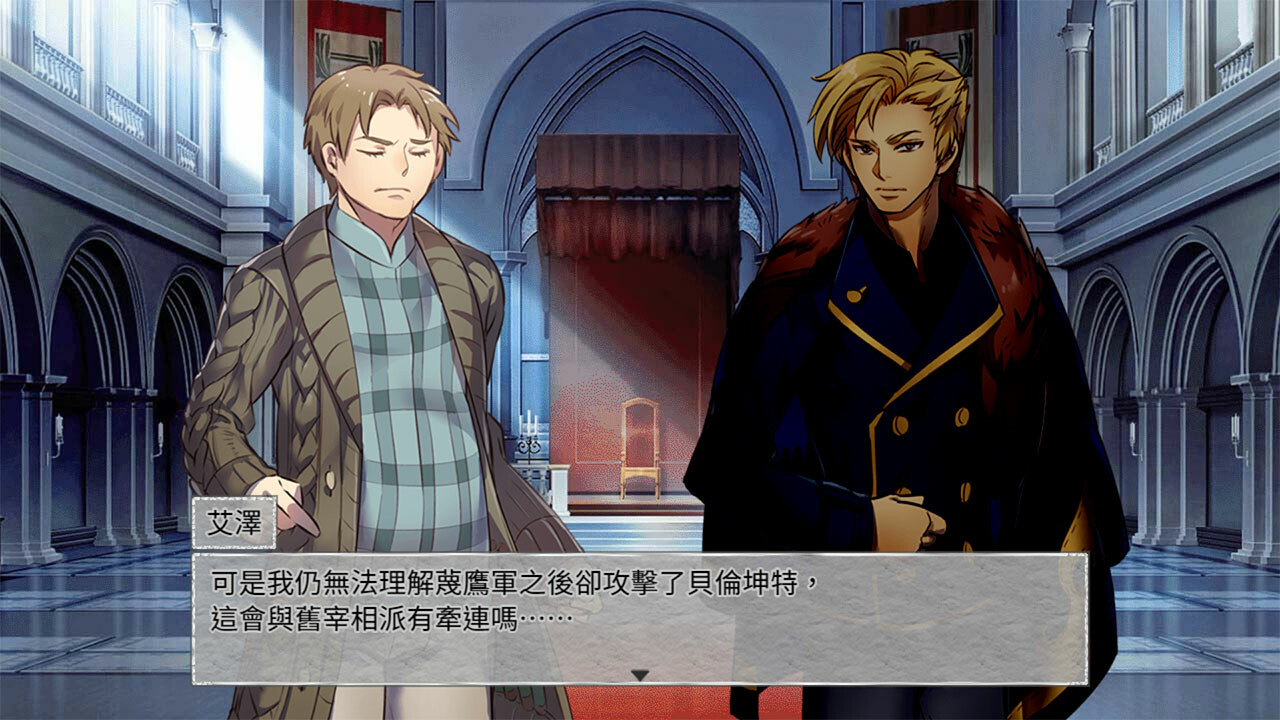Click the name box above the text window
This screenshot has height=720, width=1280.
point(232,524)
